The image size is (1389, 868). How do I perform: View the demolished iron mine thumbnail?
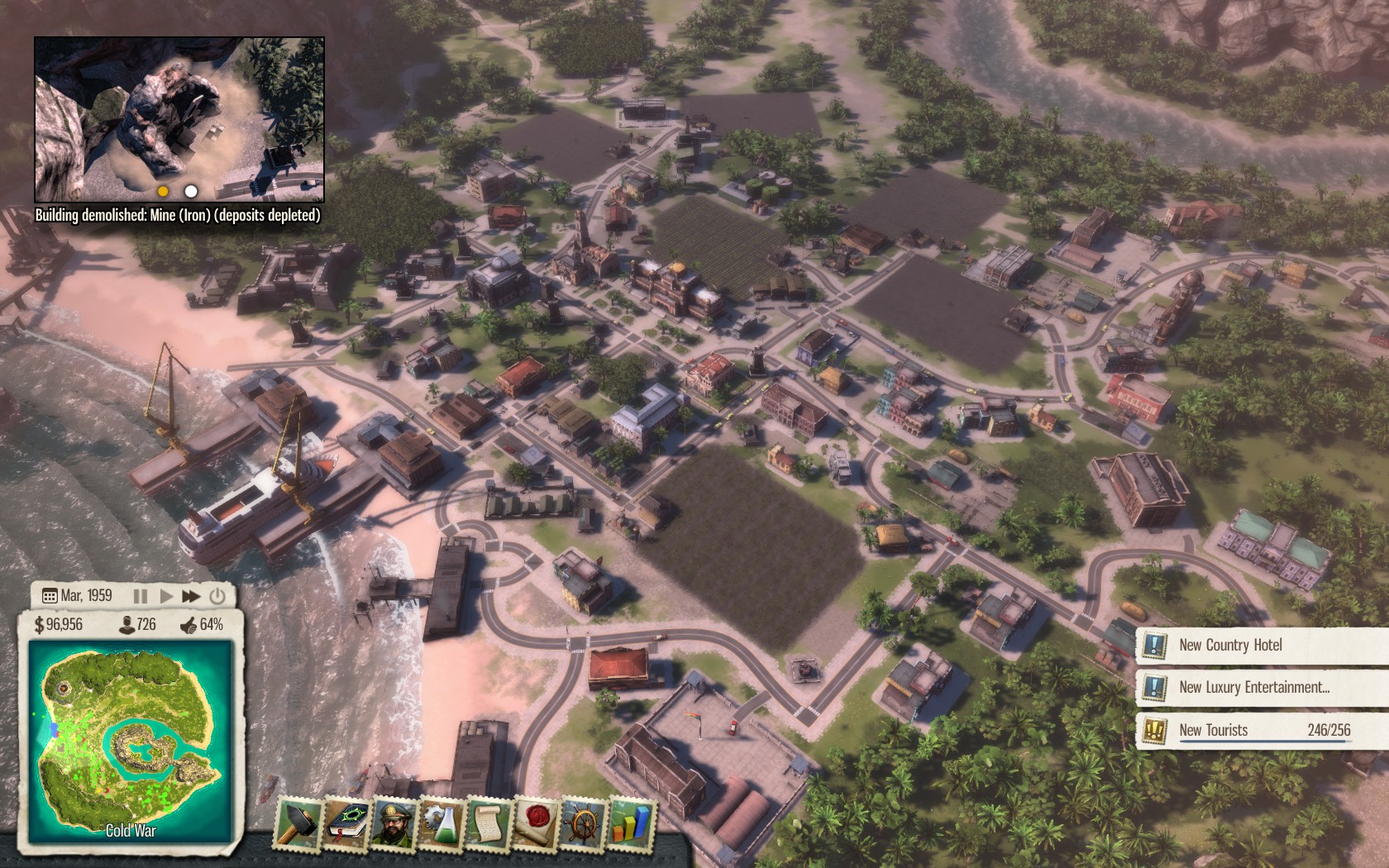(179, 120)
